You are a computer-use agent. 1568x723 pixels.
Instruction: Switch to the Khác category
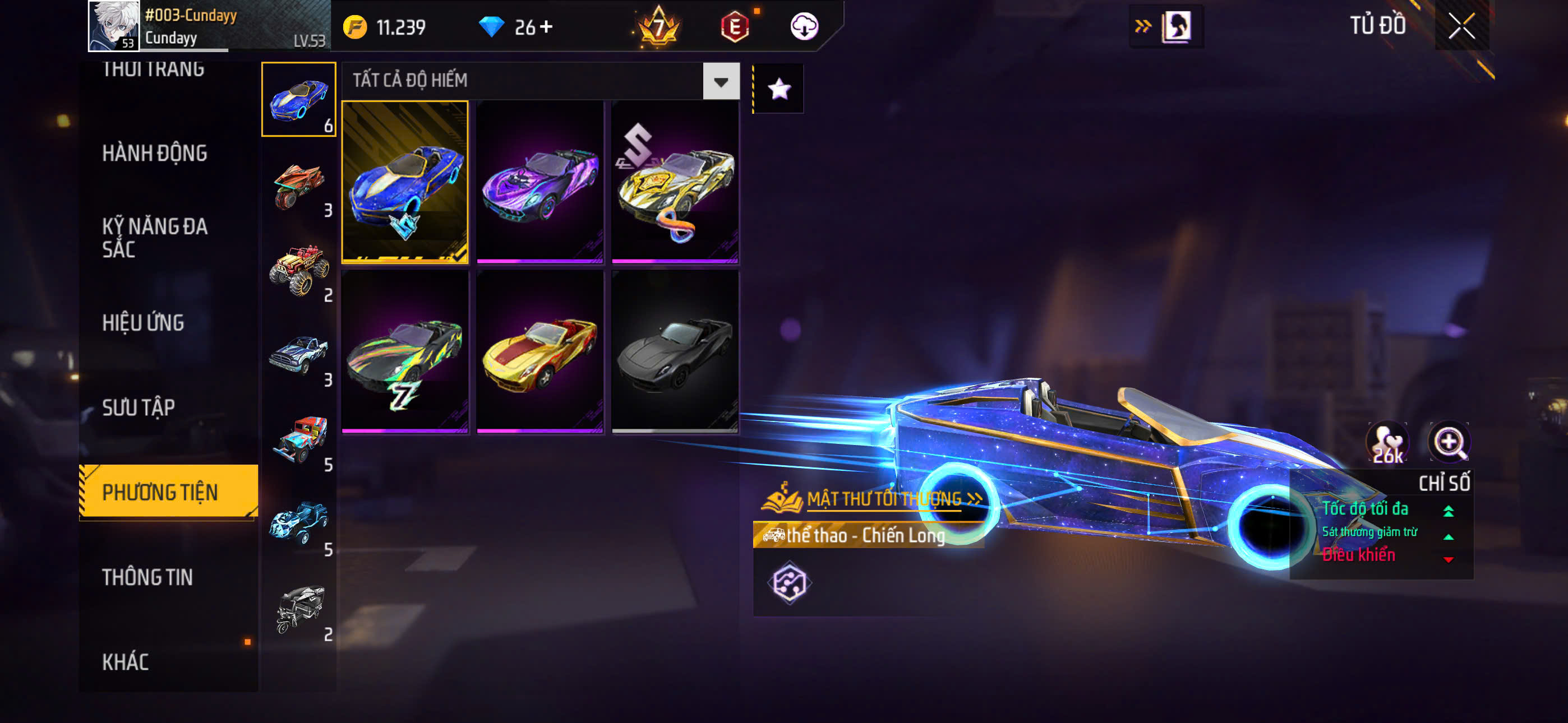[x=126, y=661]
